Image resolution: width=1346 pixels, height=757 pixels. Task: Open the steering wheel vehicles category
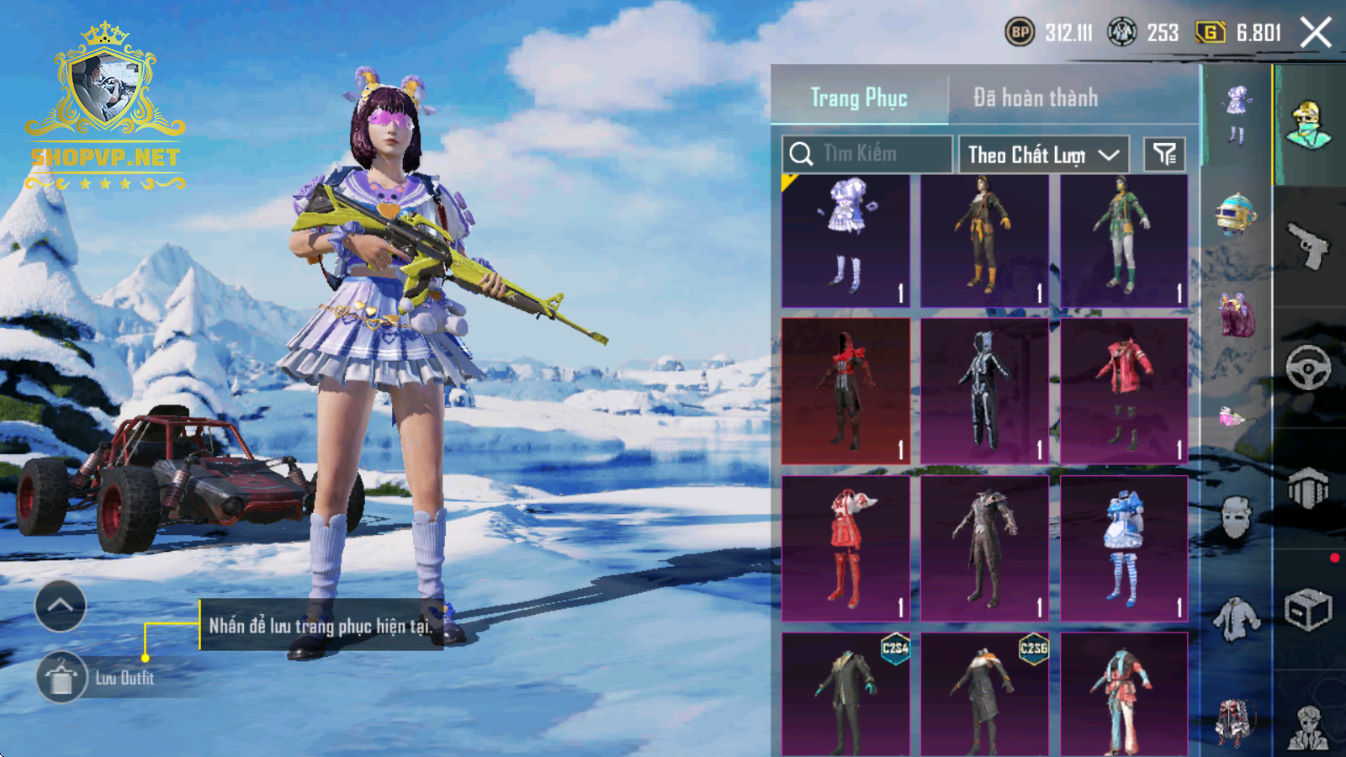coord(1308,368)
